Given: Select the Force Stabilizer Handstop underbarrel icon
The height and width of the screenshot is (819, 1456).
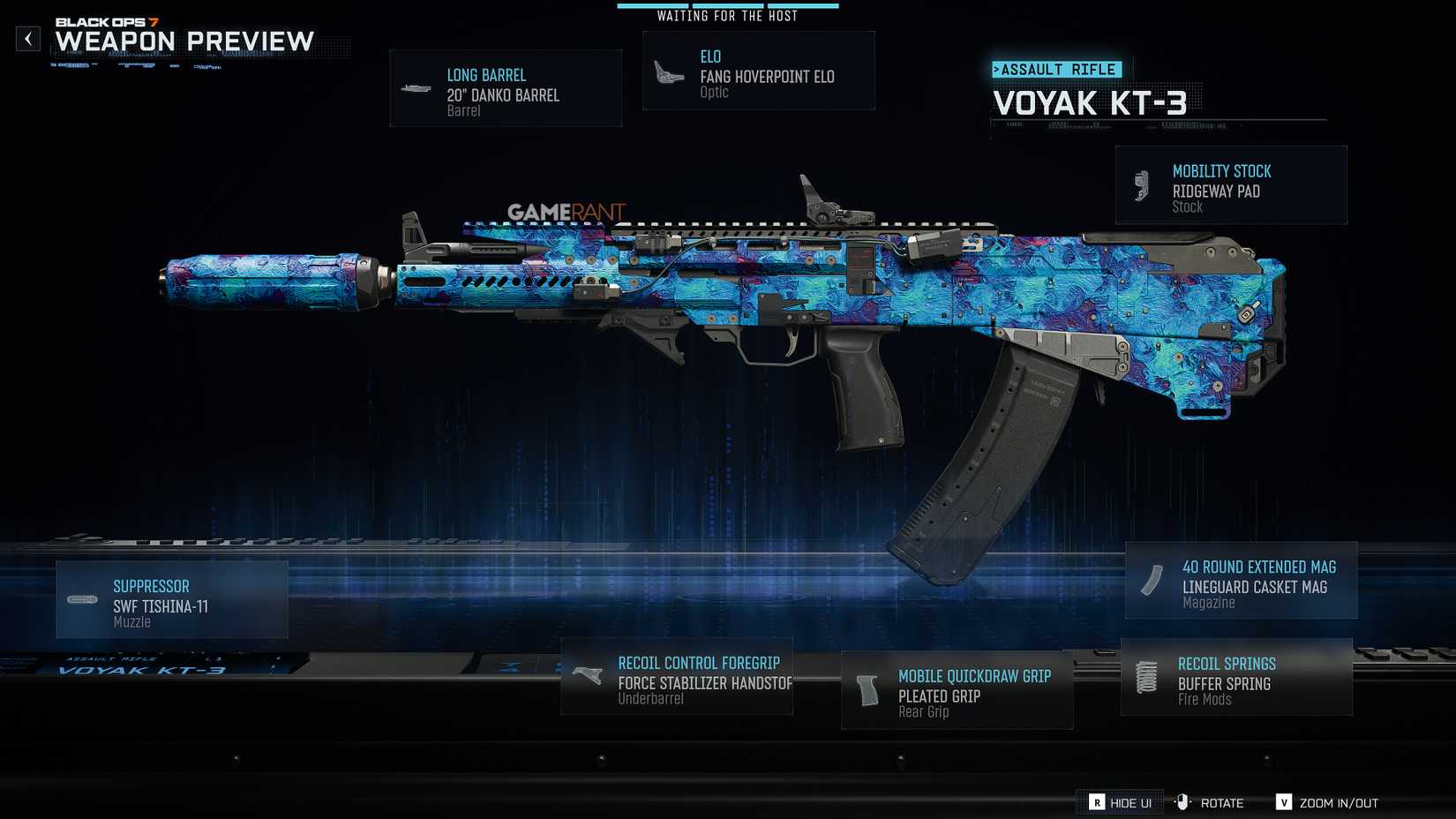Looking at the screenshot, I should (586, 674).
